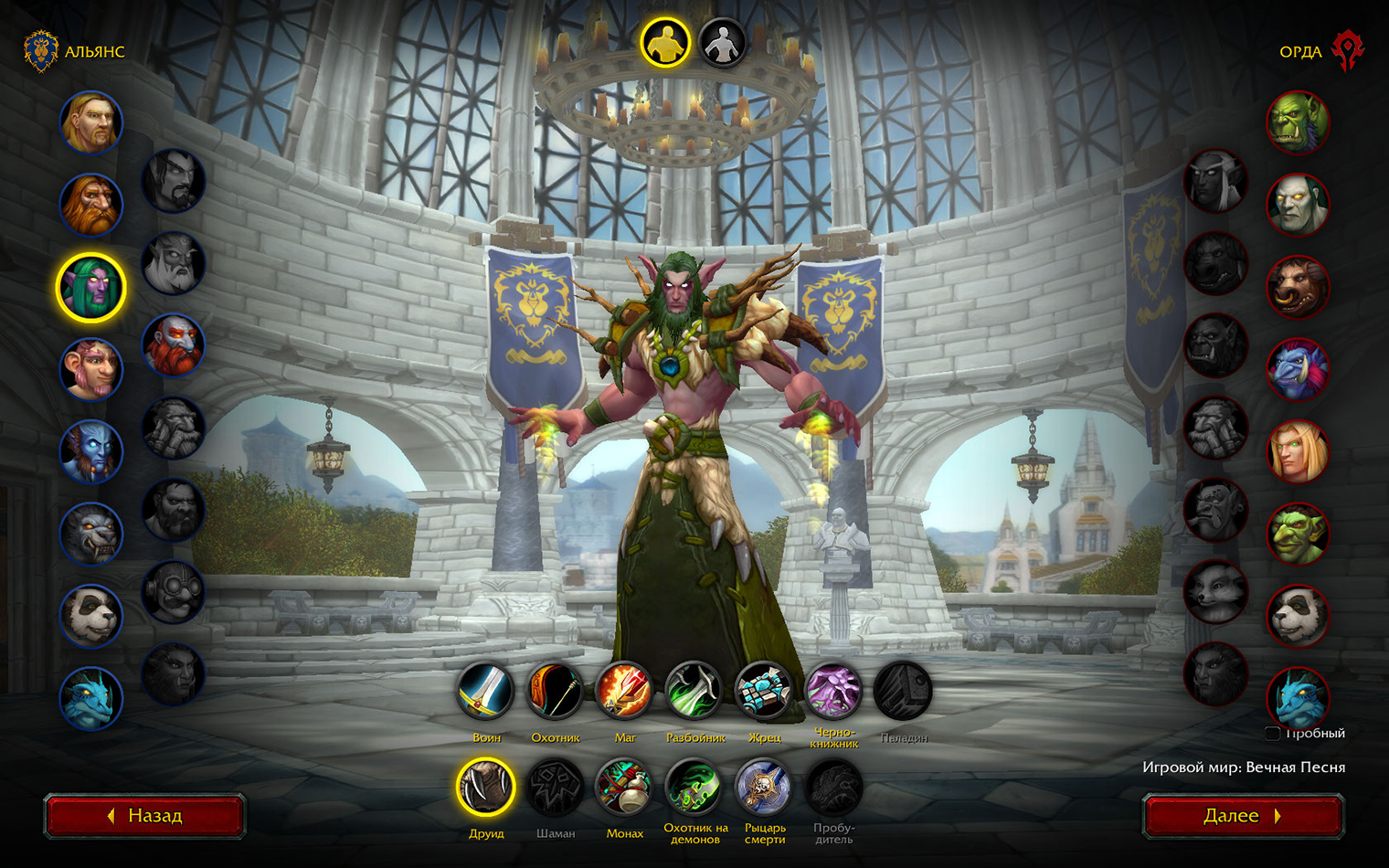1389x868 pixels.
Task: Choose the Монах class icon
Action: [x=625, y=787]
